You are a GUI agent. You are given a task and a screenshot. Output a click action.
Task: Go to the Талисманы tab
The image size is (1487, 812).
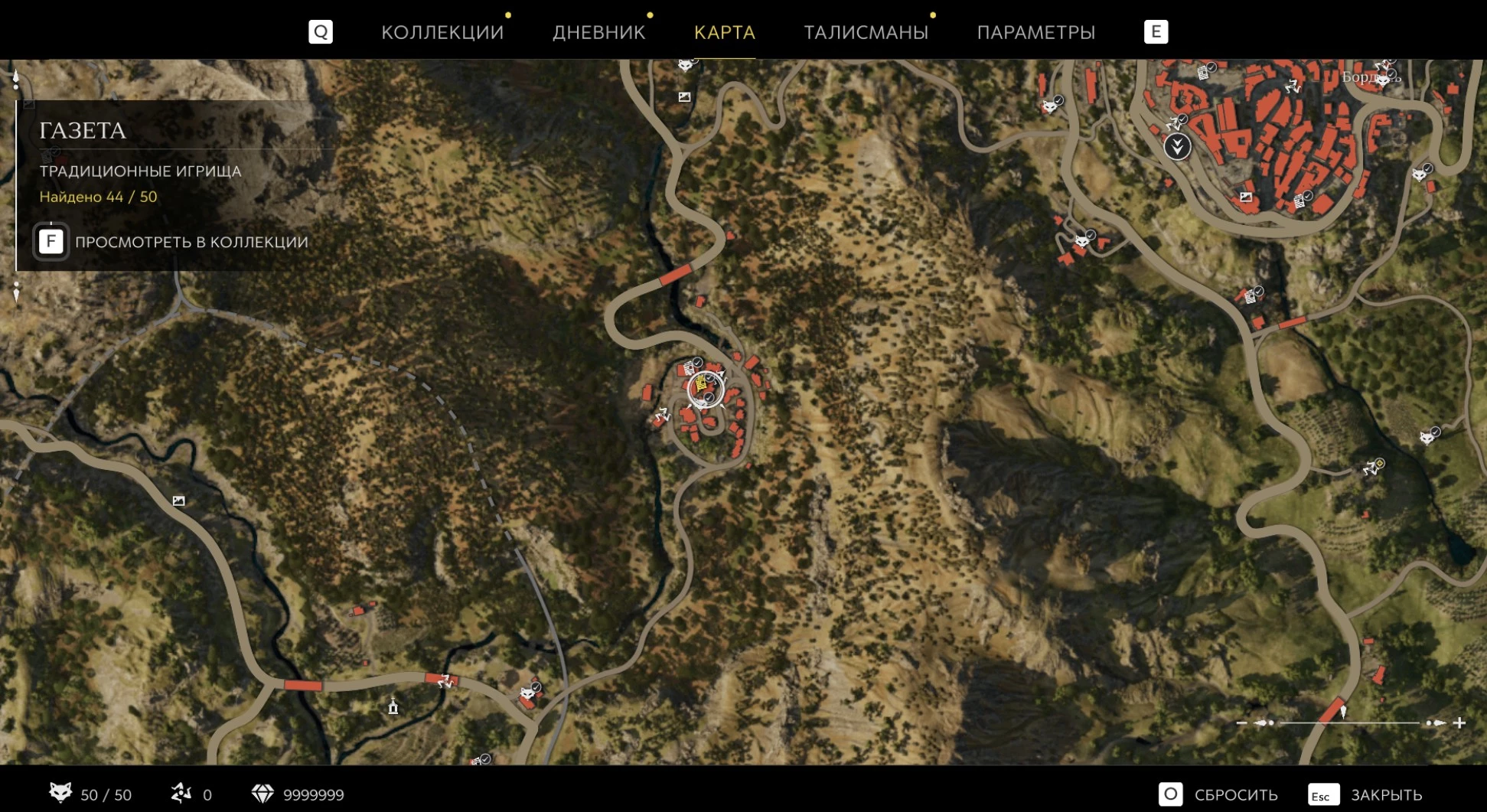pos(866,32)
